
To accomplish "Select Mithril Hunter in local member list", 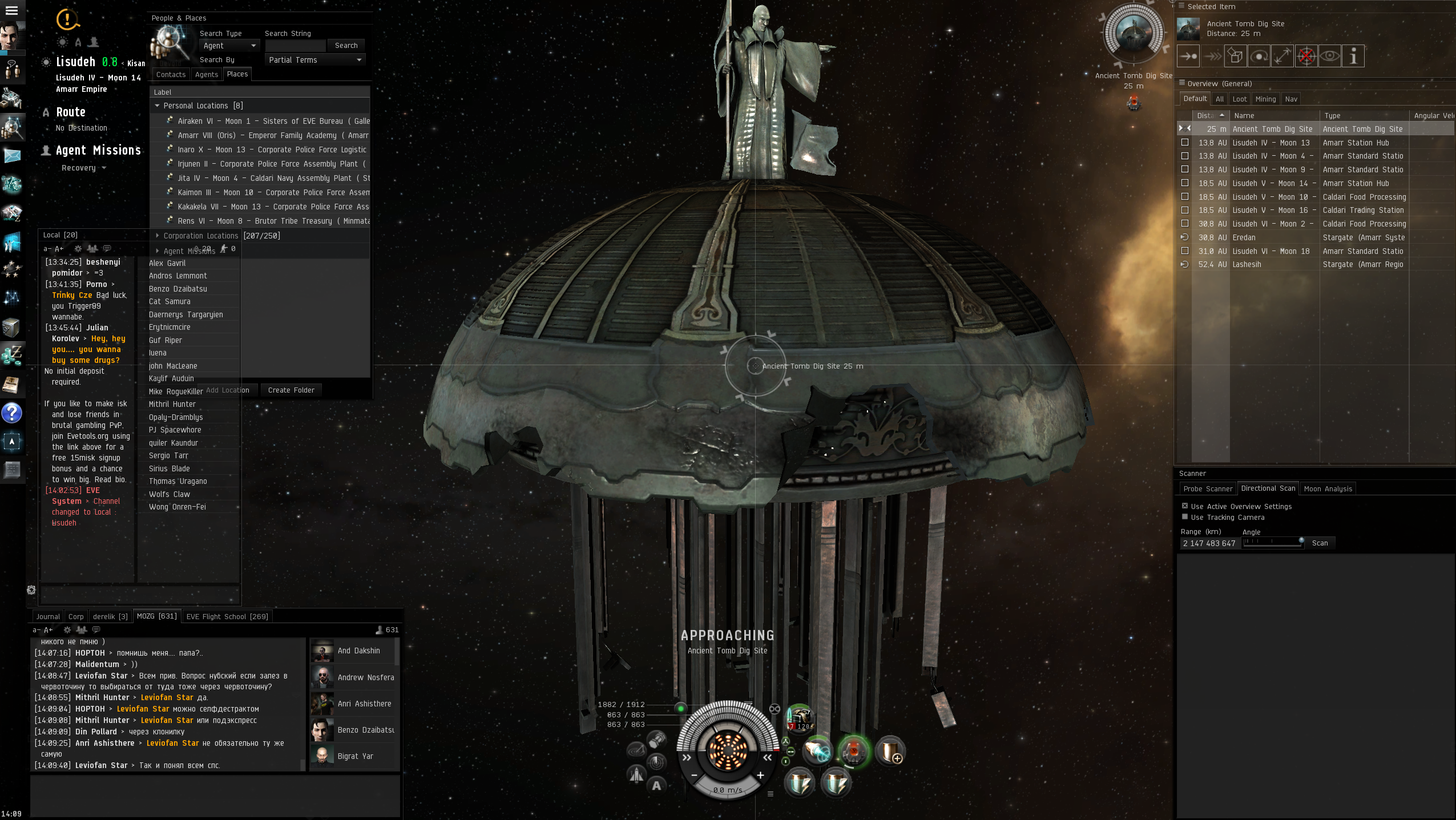I will click(x=172, y=404).
